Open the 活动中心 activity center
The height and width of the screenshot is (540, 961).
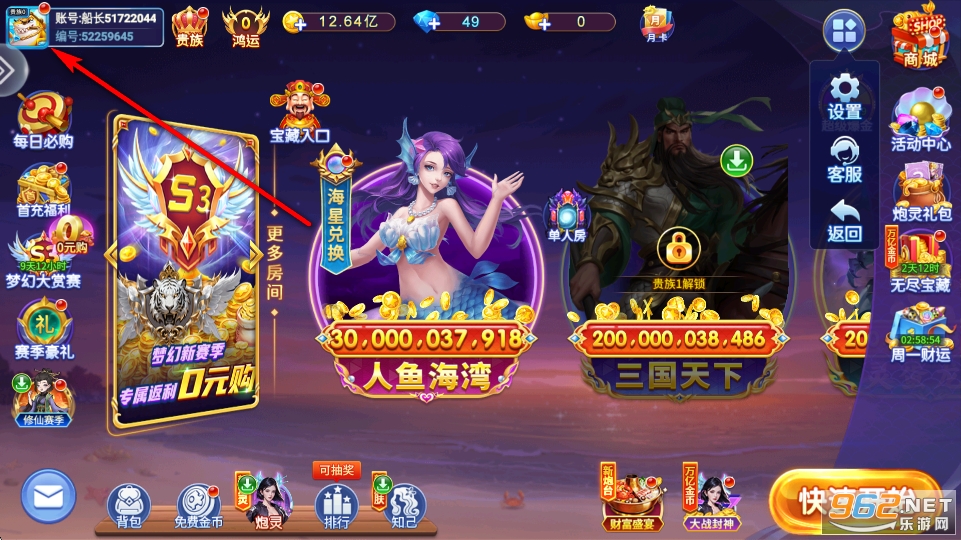click(920, 121)
